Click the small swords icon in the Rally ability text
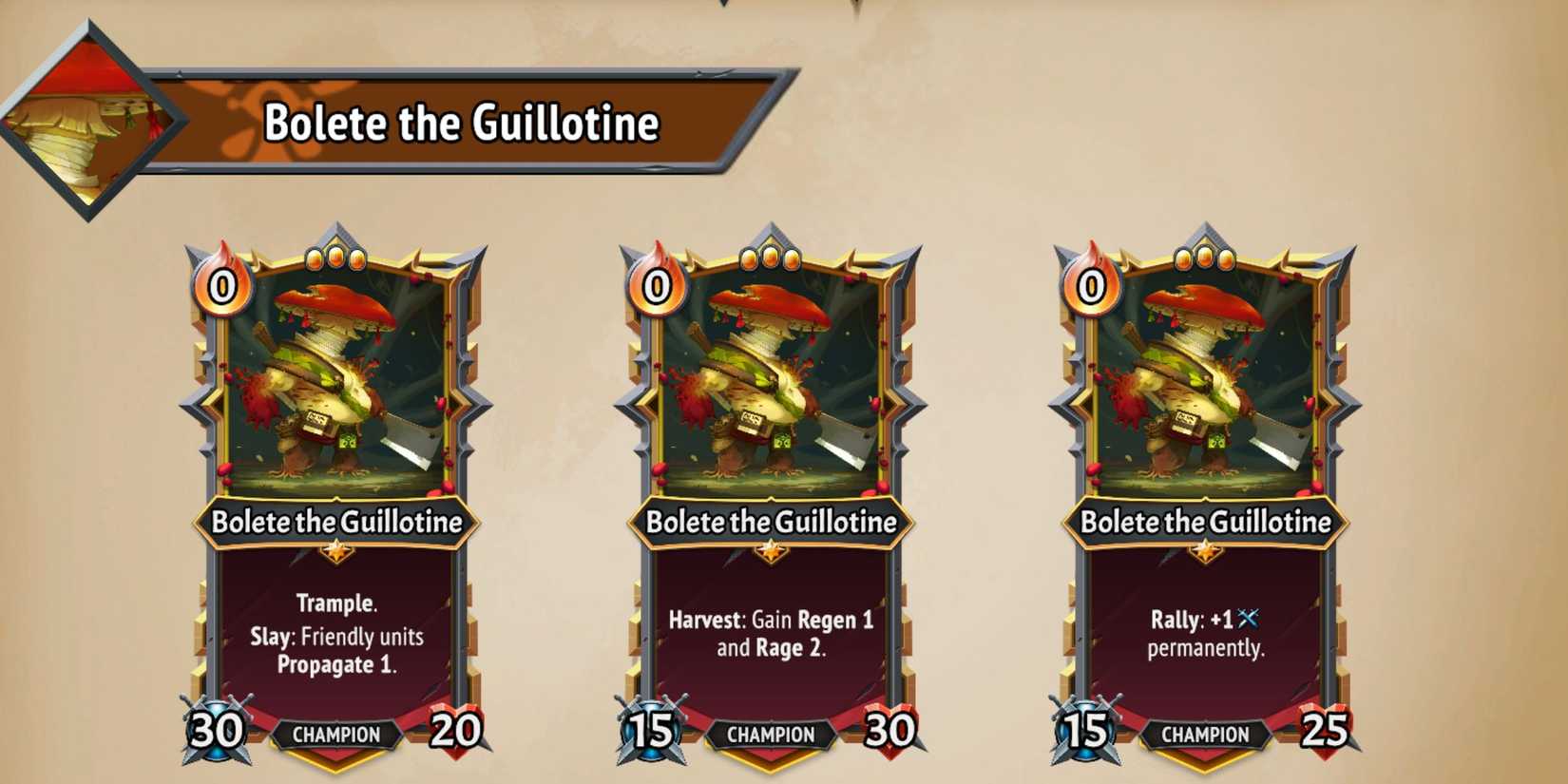 pyautogui.click(x=1246, y=618)
